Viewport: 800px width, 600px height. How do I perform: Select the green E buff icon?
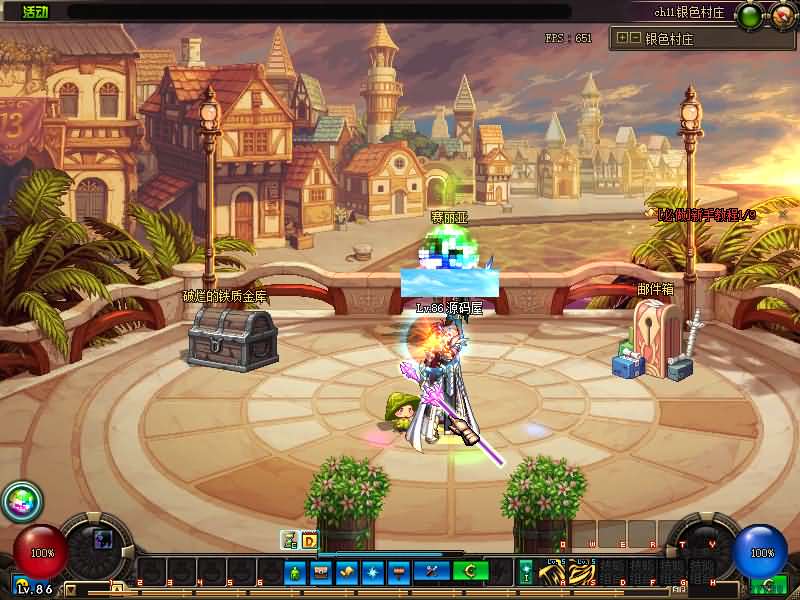pos(290,540)
